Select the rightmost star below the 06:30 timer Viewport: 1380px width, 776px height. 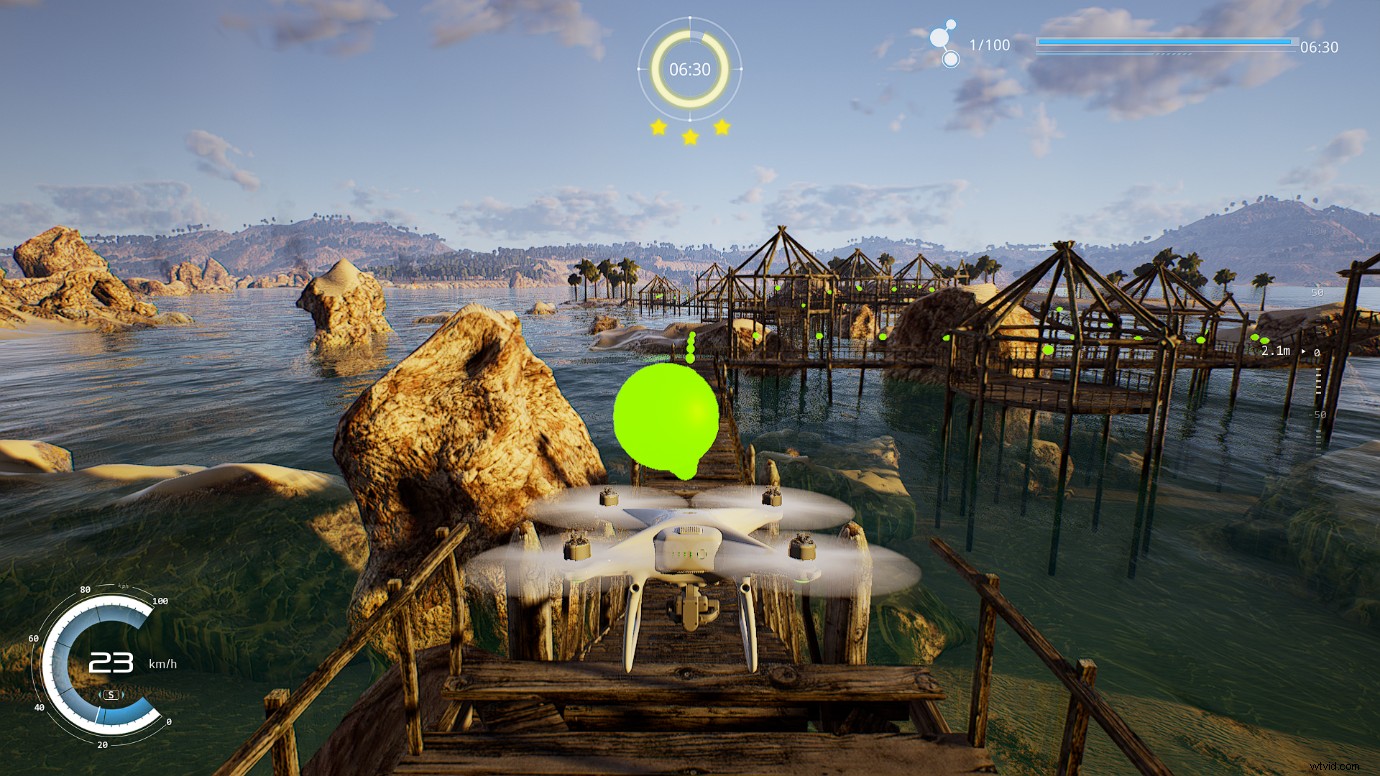tap(721, 127)
